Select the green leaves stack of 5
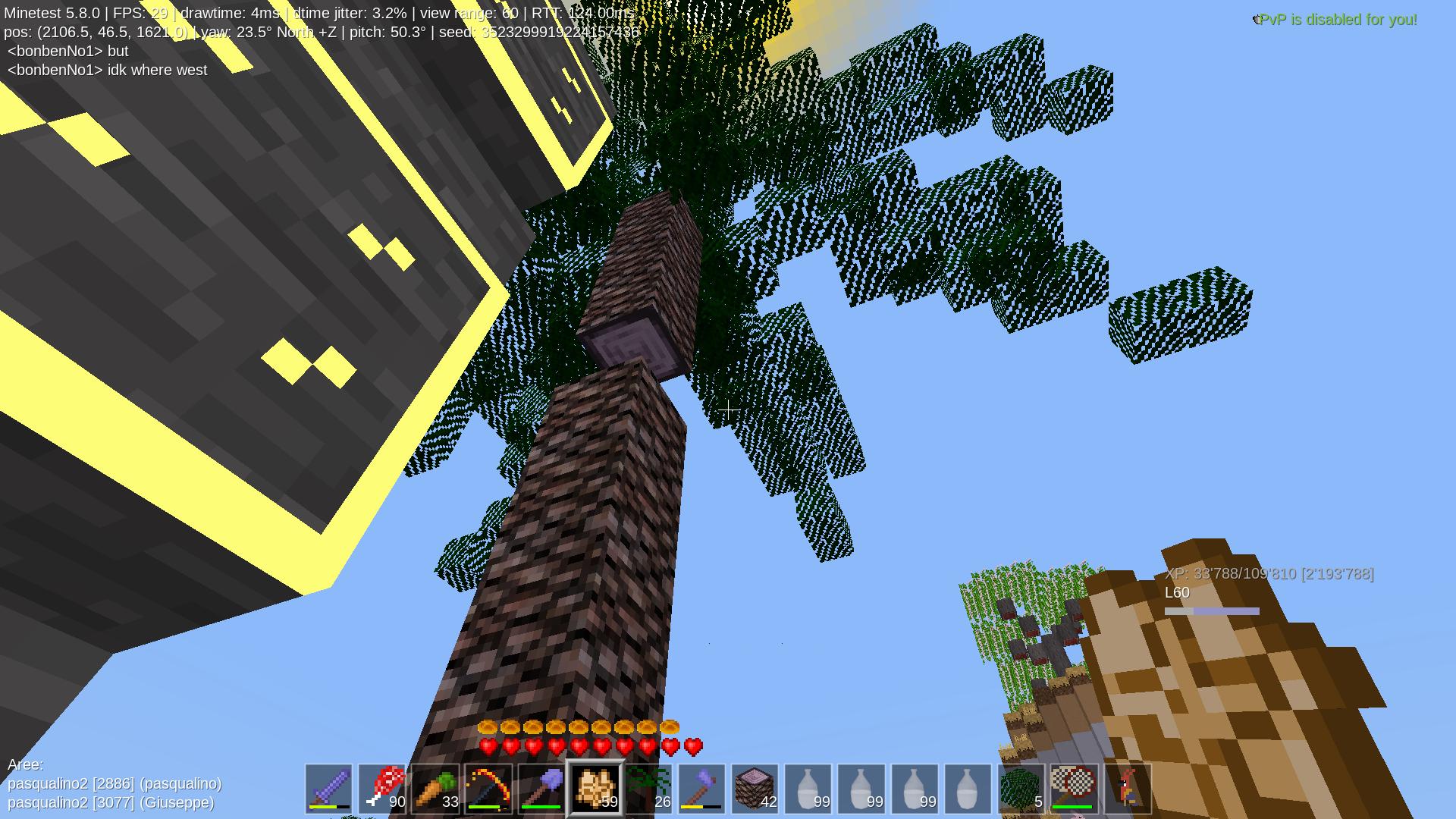This screenshot has height=819, width=1456. (1021, 789)
